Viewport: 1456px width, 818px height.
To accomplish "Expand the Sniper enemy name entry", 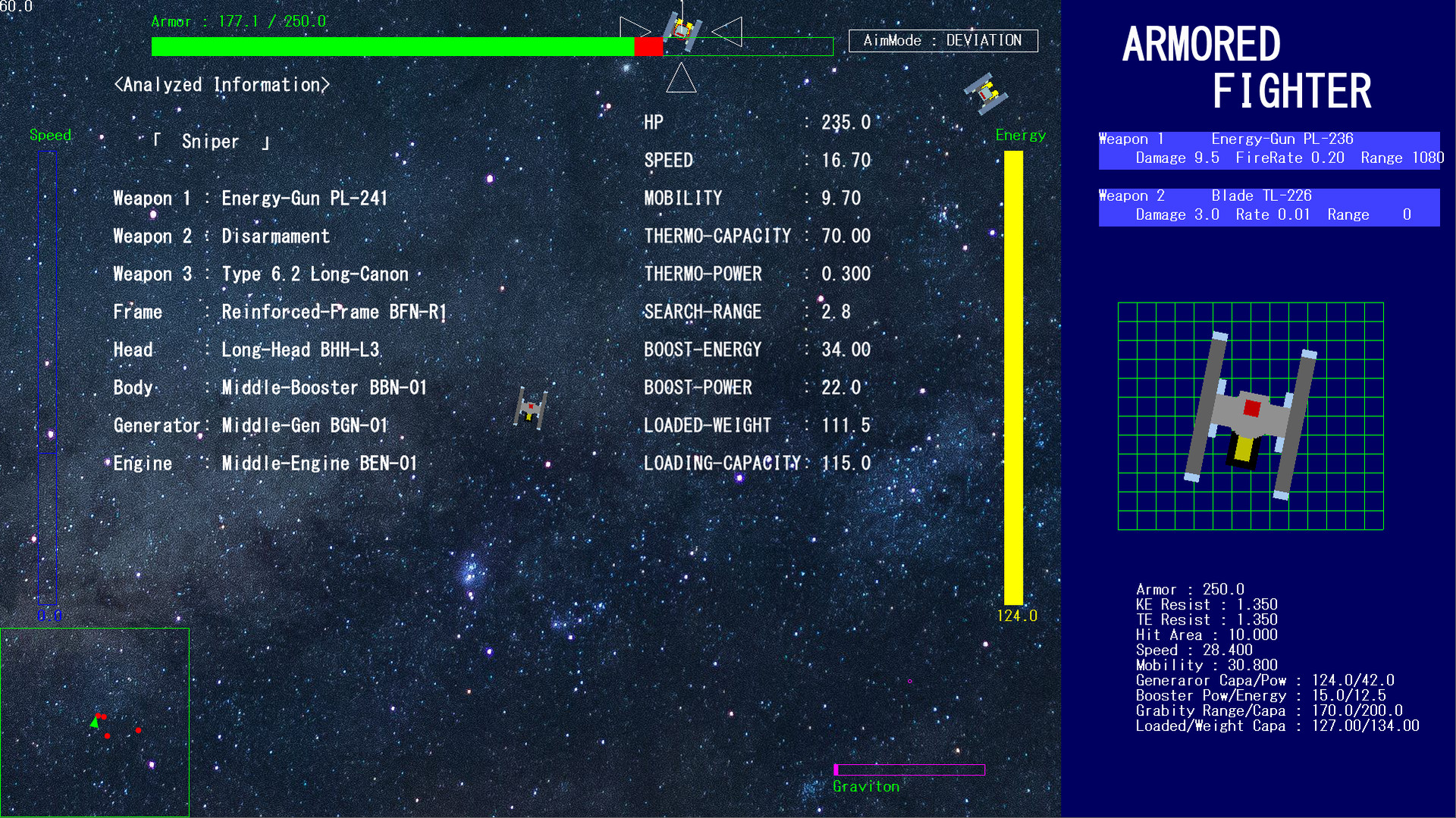I will [210, 141].
